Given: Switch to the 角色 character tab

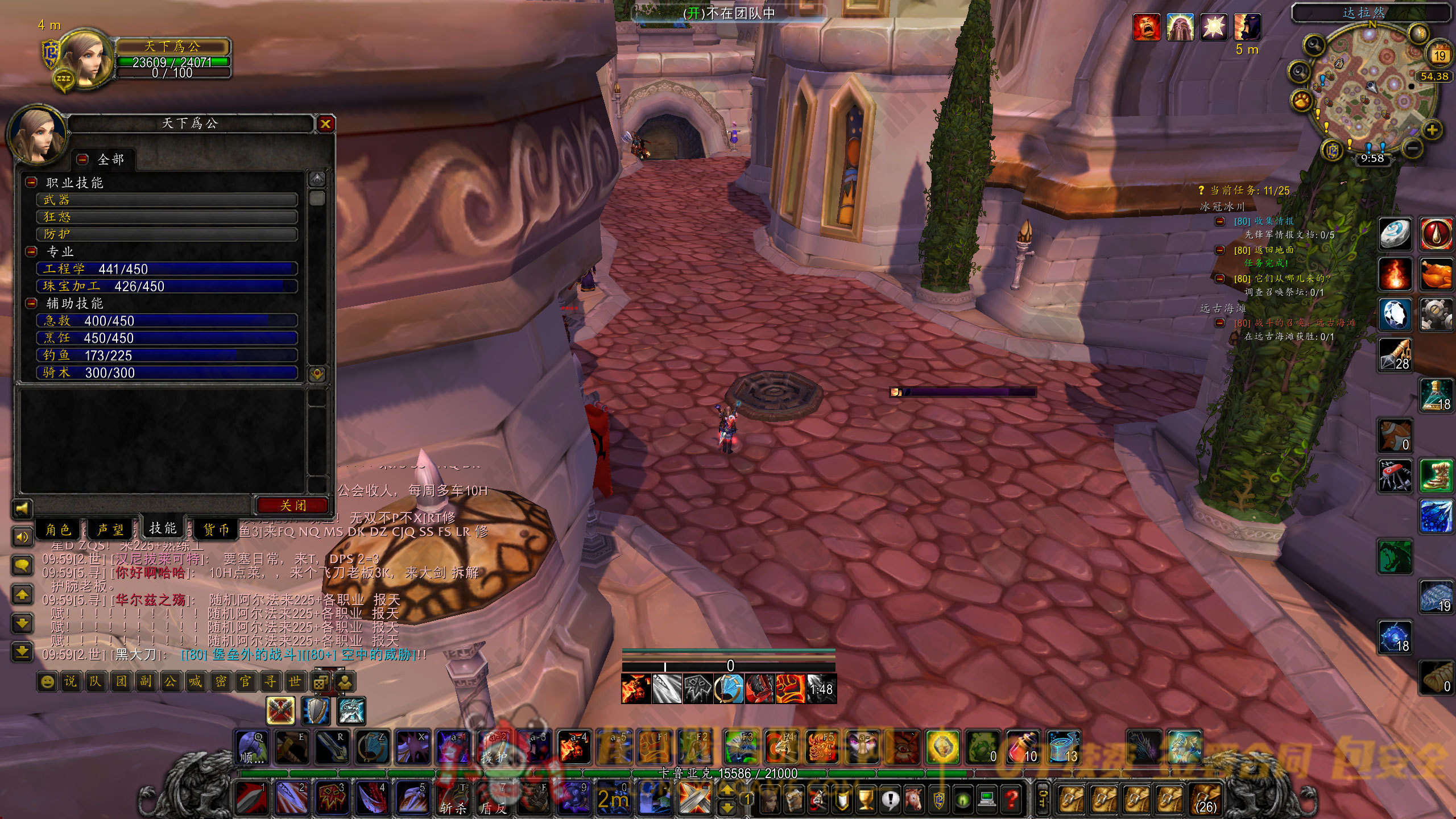Looking at the screenshot, I should (59, 530).
